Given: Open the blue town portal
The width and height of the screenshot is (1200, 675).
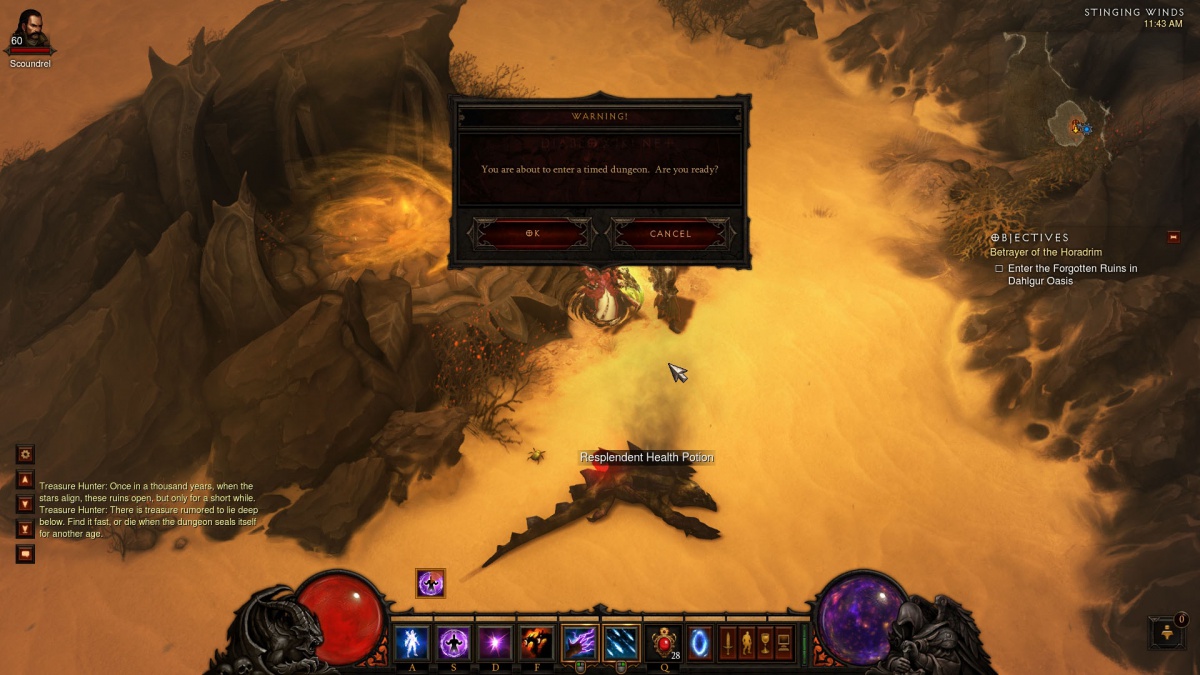Looking at the screenshot, I should coord(700,641).
